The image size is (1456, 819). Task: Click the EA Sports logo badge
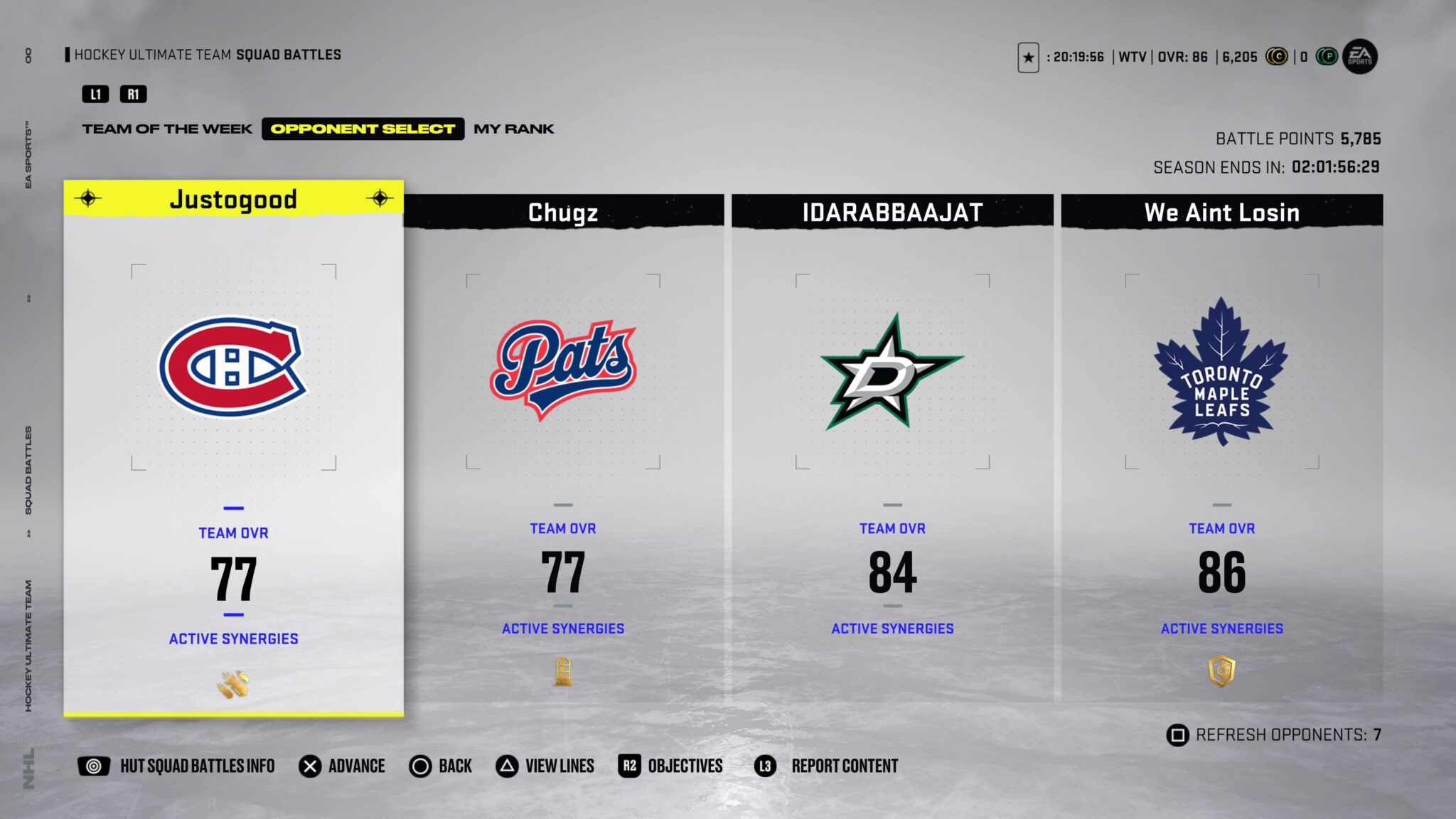[x=1359, y=57]
